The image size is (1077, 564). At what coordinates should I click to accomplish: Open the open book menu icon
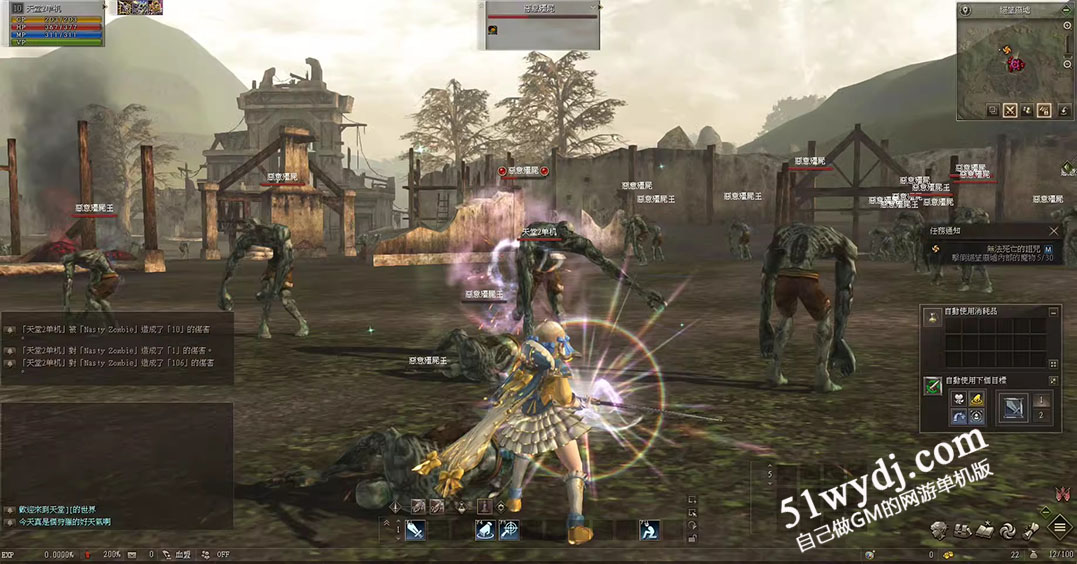(x=983, y=530)
